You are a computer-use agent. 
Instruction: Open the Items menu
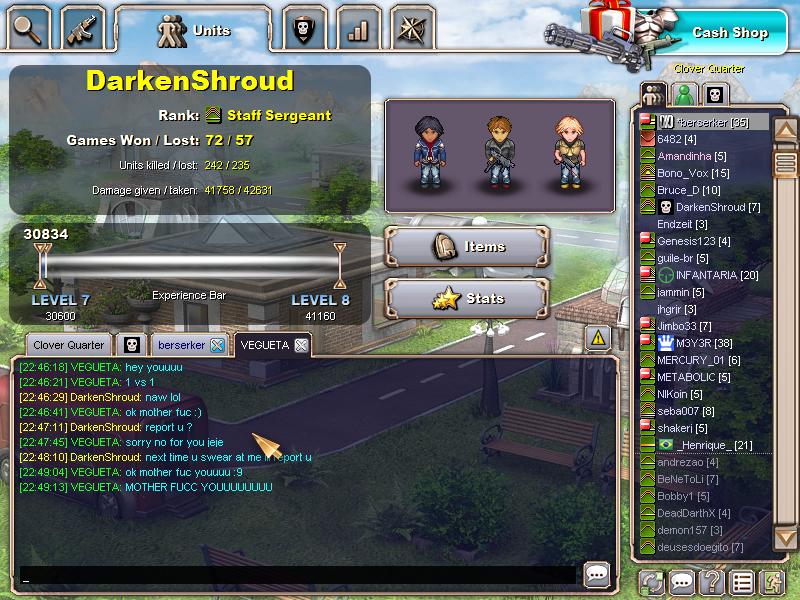pos(467,247)
